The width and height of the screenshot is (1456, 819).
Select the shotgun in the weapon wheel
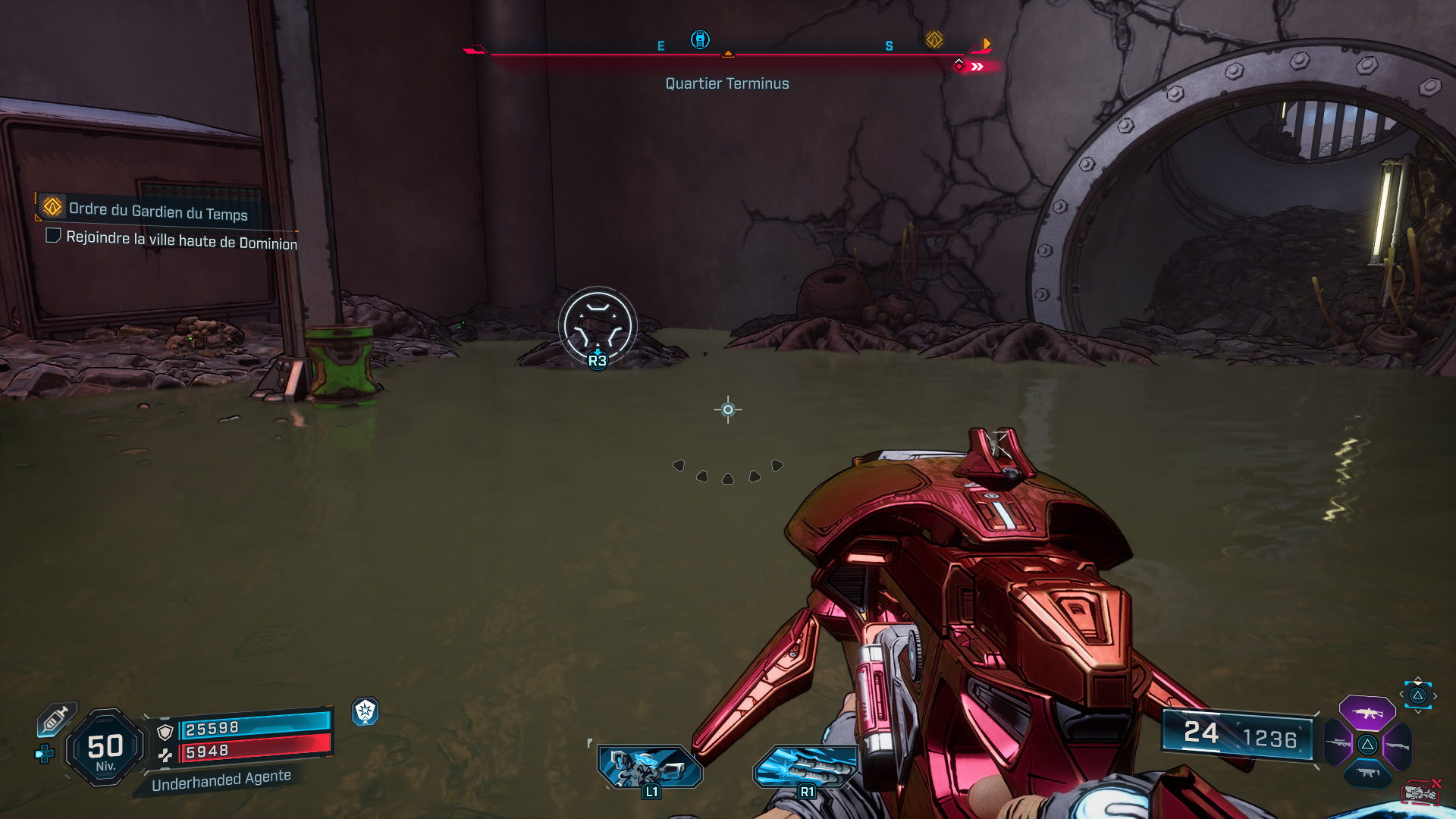[1397, 745]
